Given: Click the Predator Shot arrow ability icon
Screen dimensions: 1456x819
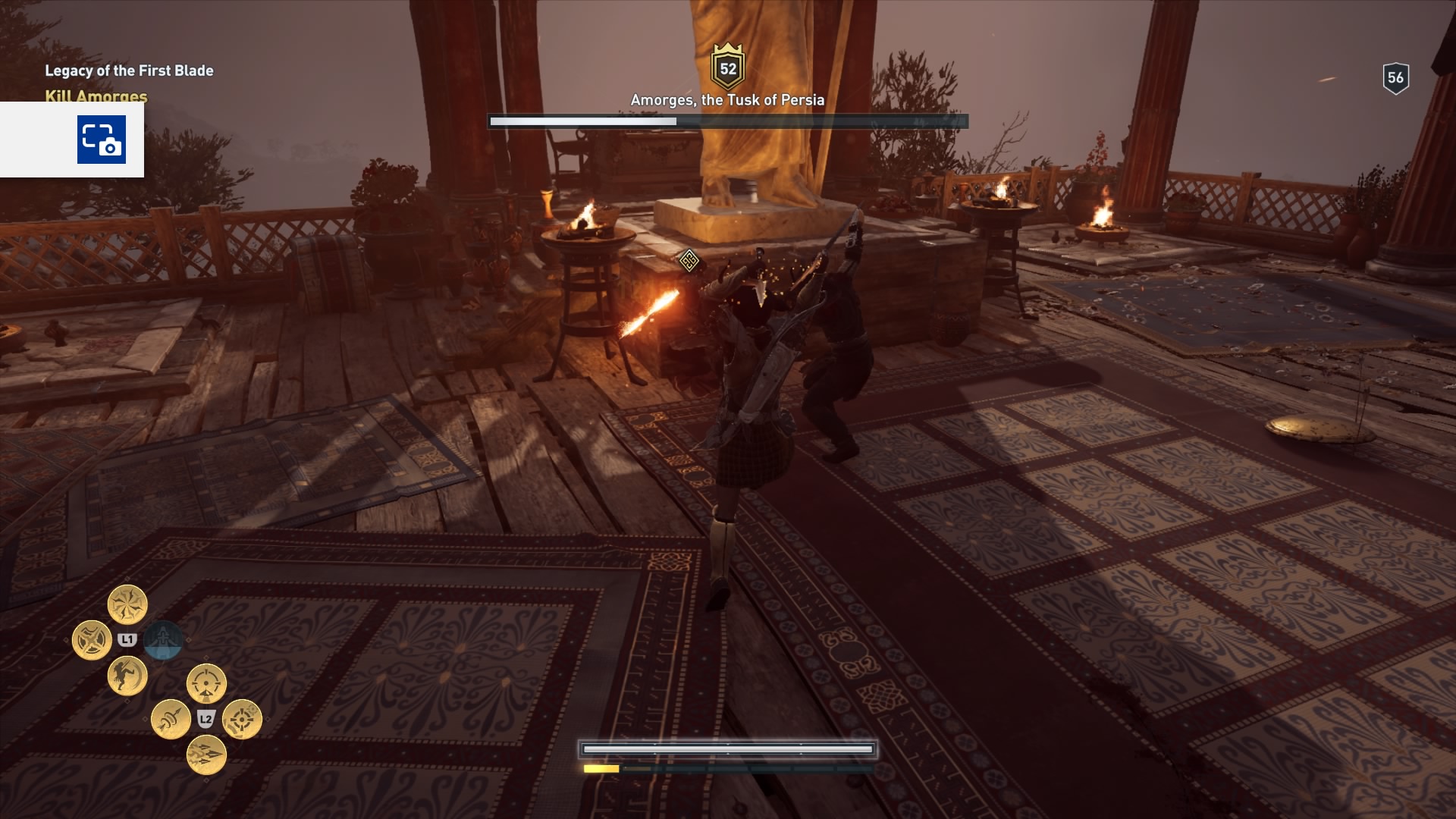Looking at the screenshot, I should pos(171,718).
